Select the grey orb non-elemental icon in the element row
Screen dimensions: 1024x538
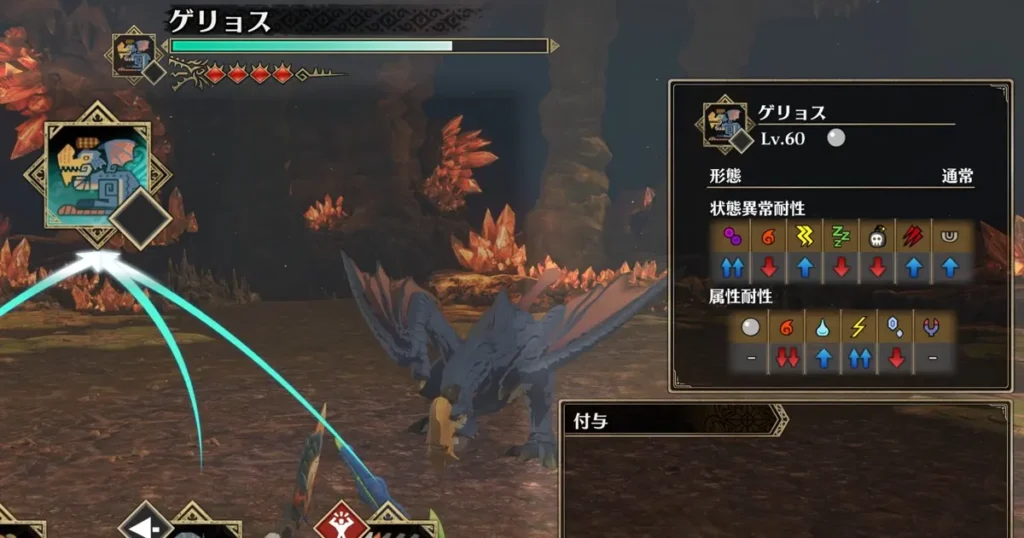coord(750,326)
